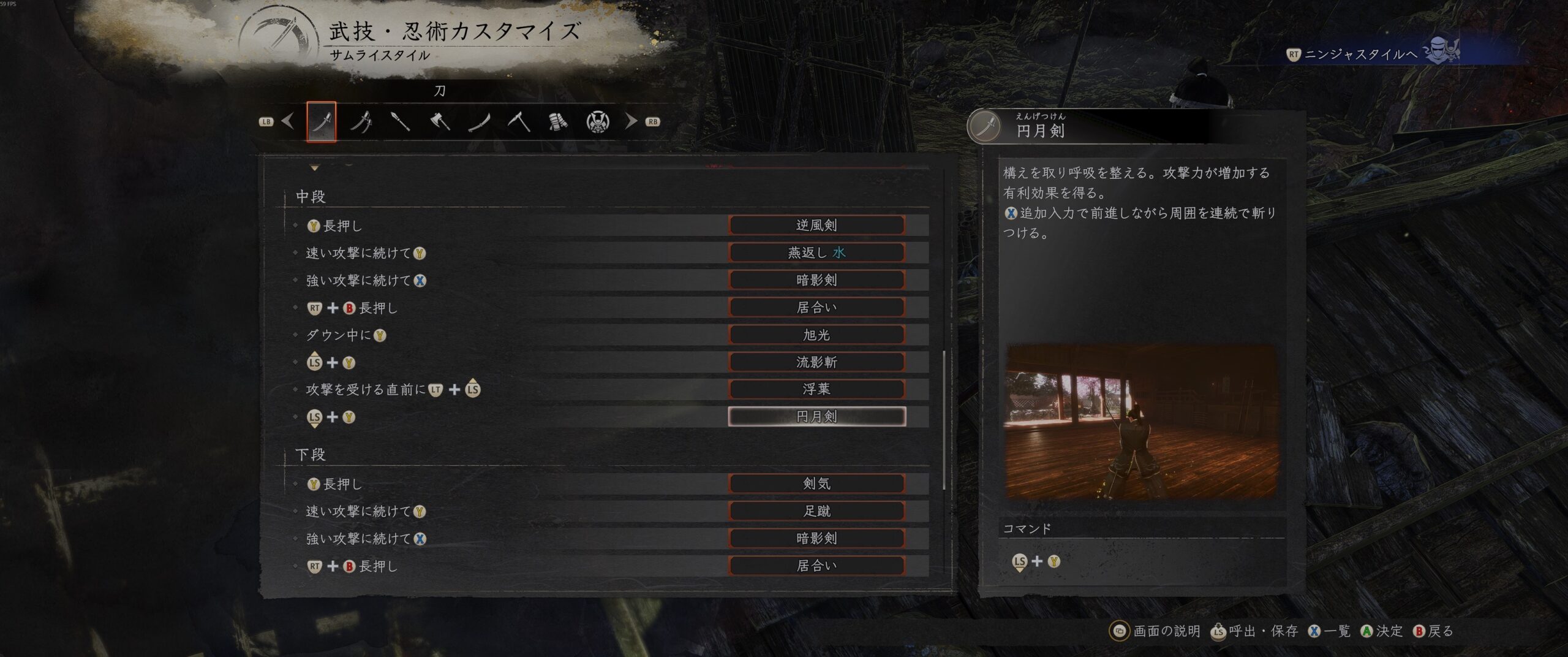Viewport: 1568px width, 657px height.
Task: Choose the 燕返し 水 skill slot
Action: point(816,253)
